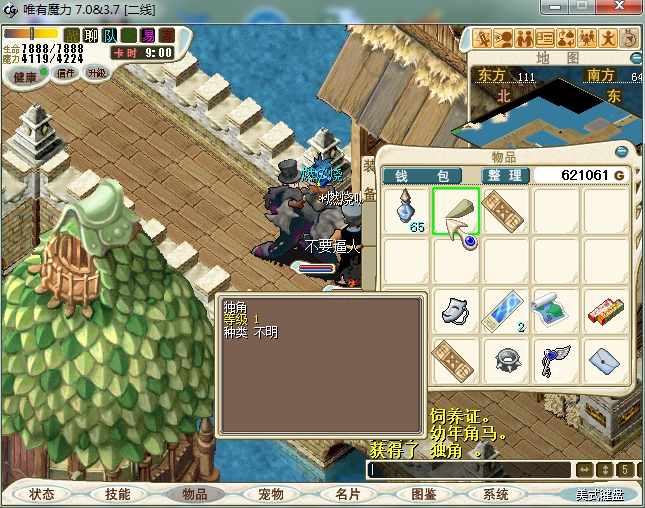Sort inventory with the 整理 button
The width and height of the screenshot is (645, 508).
click(x=504, y=175)
